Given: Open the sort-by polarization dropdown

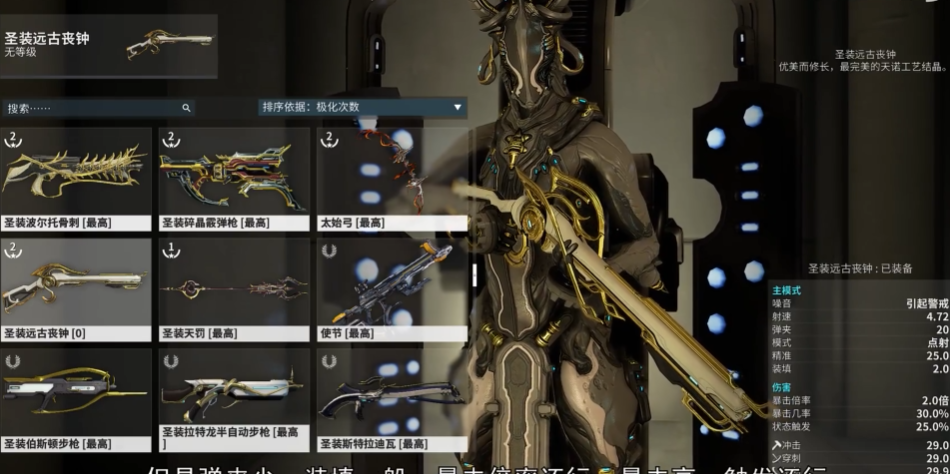Looking at the screenshot, I should tap(362, 107).
